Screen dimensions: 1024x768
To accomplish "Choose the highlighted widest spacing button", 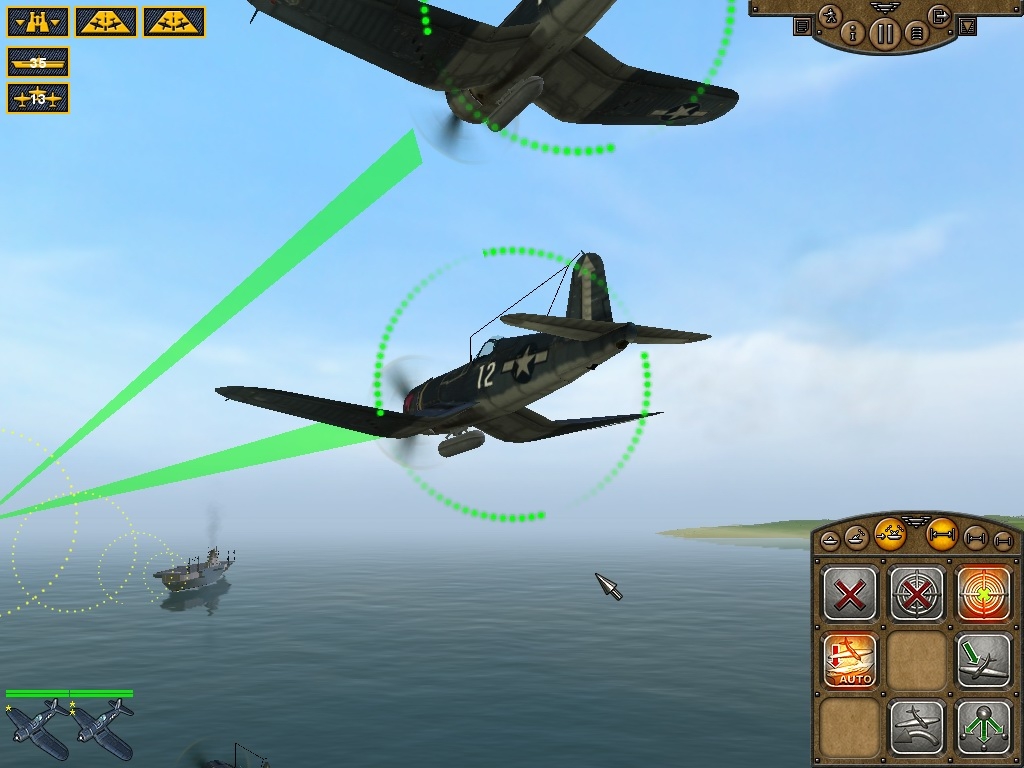I will 941,537.
